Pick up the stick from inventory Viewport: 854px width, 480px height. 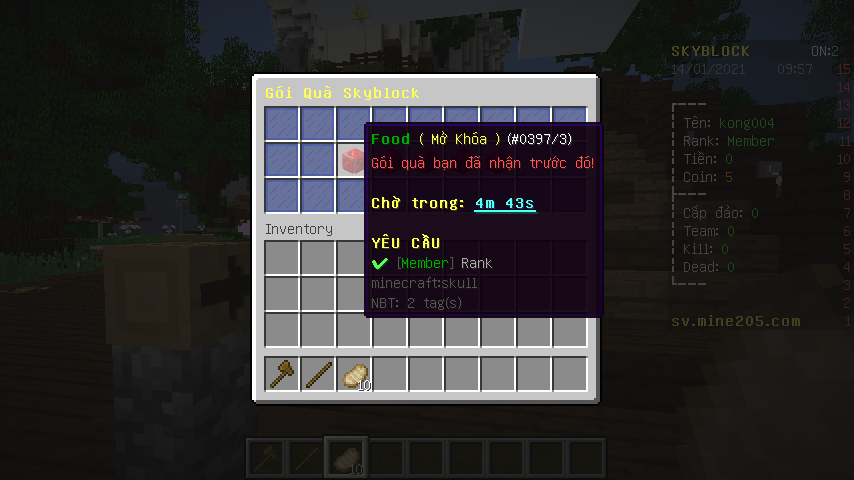click(x=319, y=374)
